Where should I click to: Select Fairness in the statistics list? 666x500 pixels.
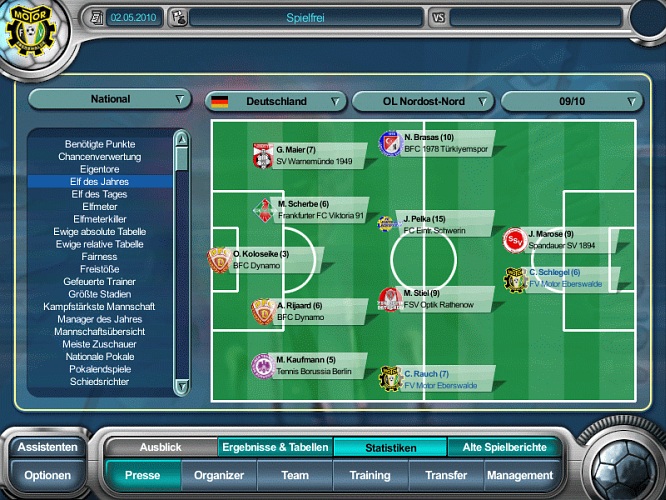pos(99,257)
